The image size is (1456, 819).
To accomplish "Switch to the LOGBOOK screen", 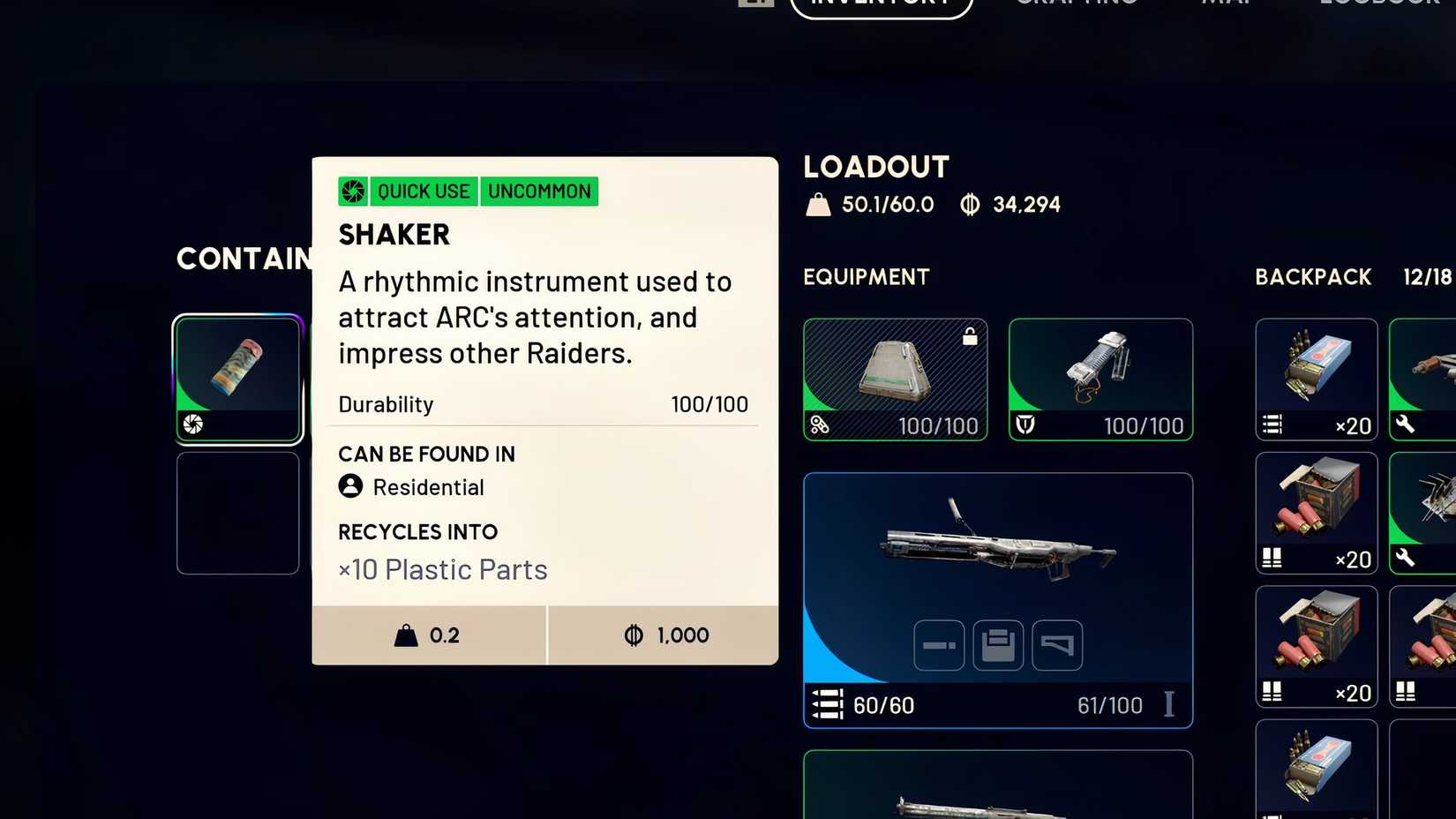I will pyautogui.click(x=1377, y=4).
